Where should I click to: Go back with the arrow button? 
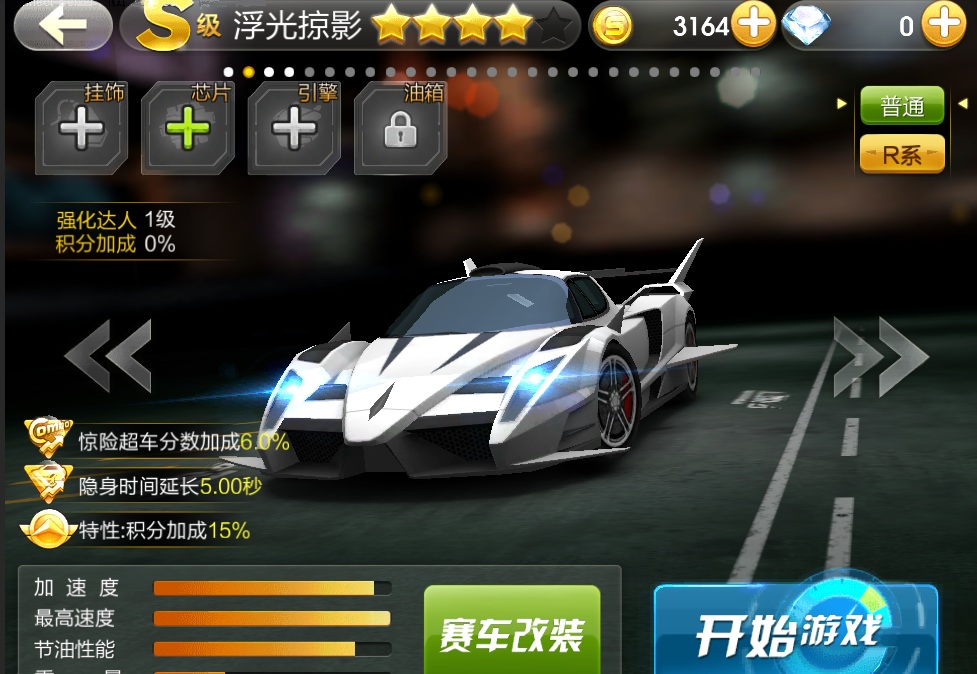click(63, 26)
